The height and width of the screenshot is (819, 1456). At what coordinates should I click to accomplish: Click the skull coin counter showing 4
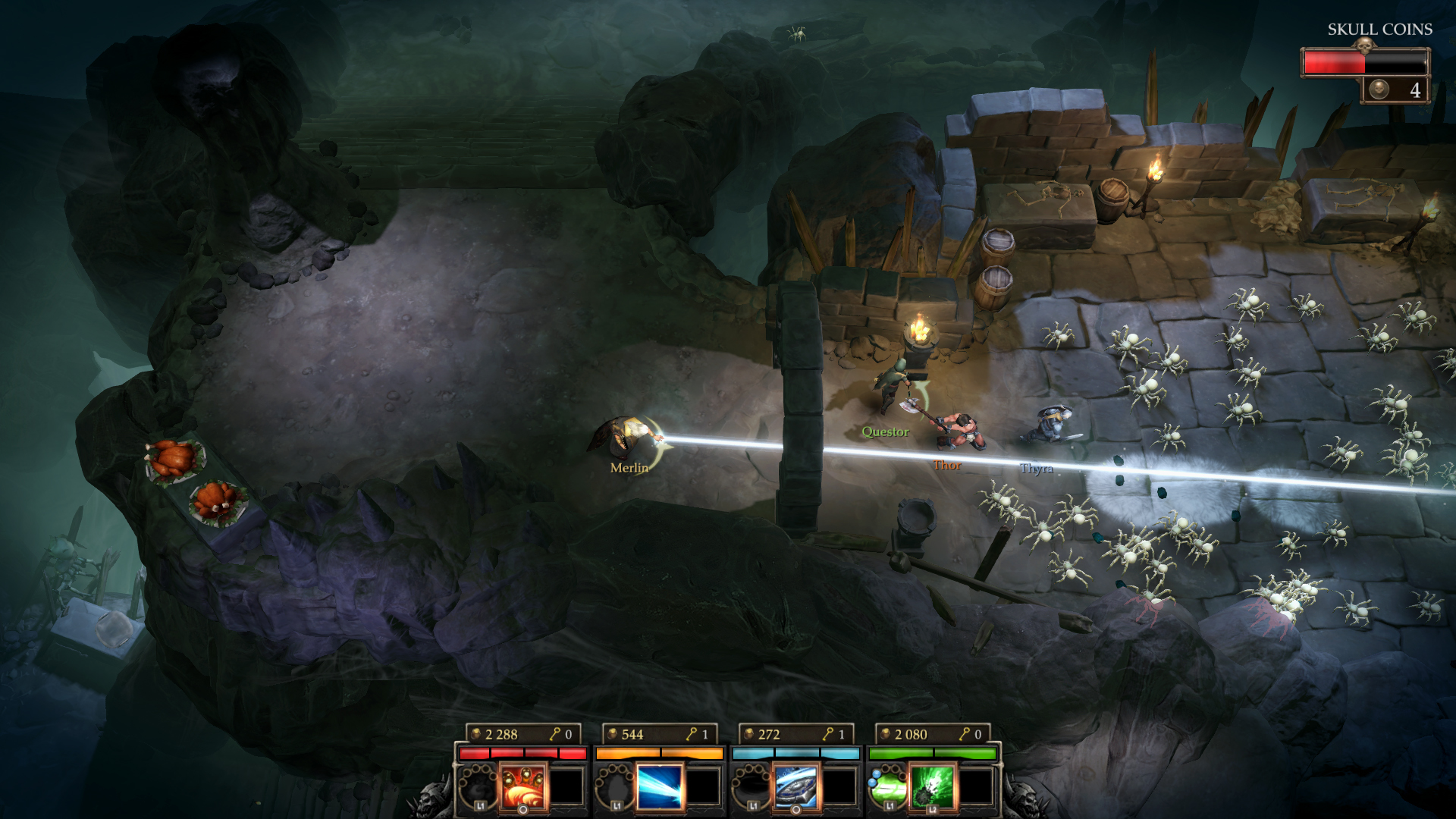click(1415, 92)
